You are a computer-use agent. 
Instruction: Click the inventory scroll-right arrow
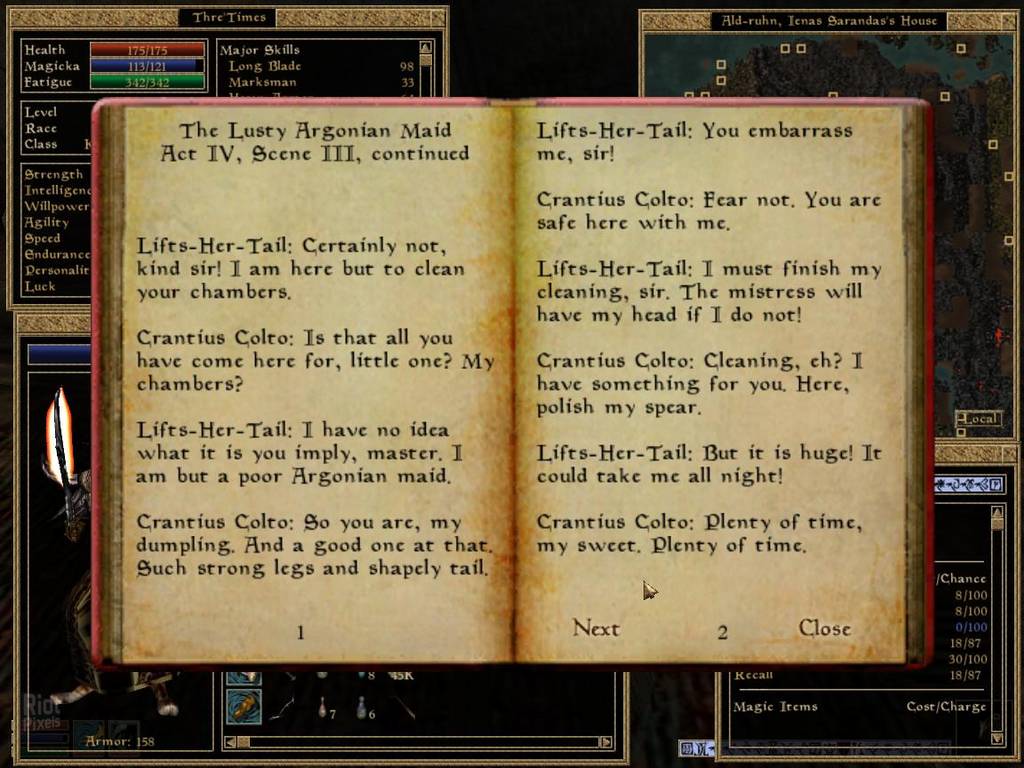pos(605,742)
